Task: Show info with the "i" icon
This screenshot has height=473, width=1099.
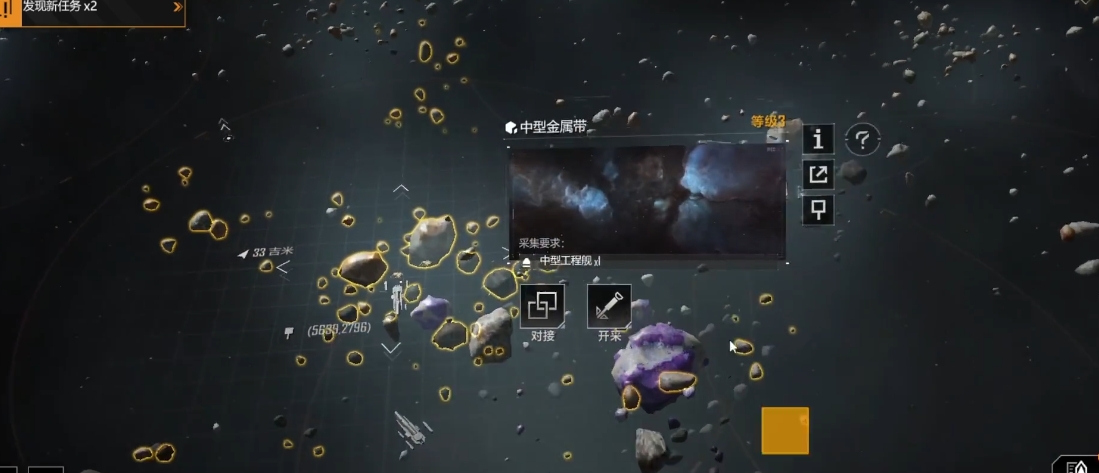Action: 818,139
